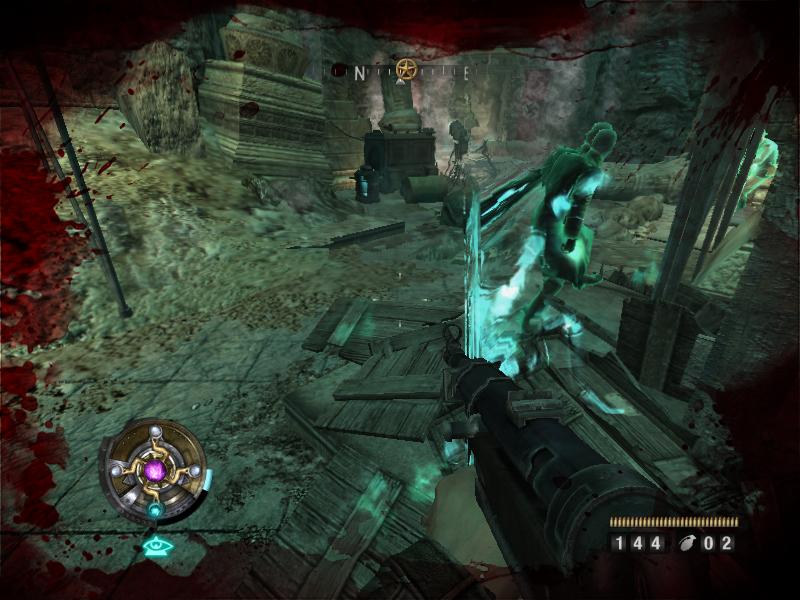Click the gold star objective marker on compass

point(405,70)
